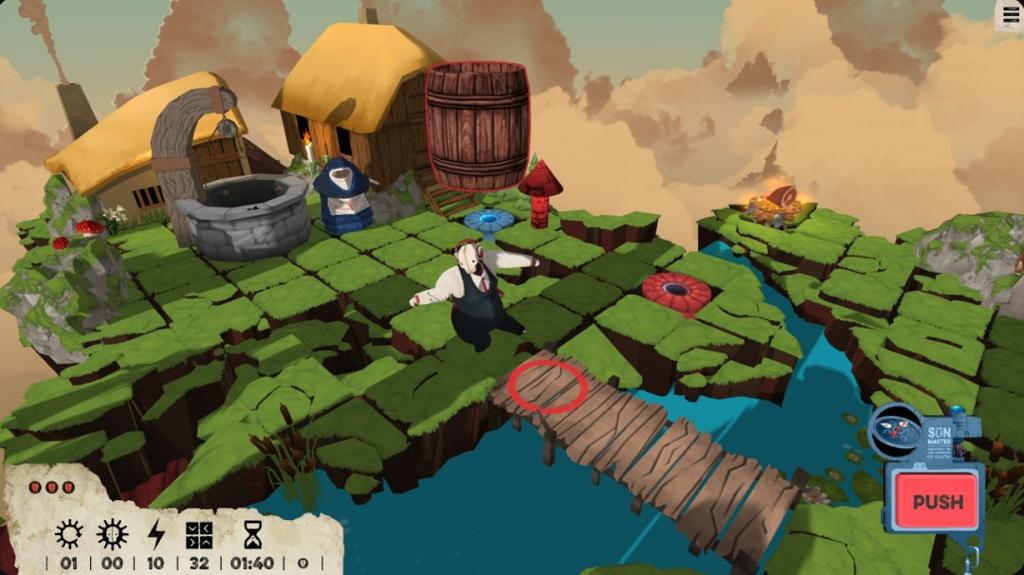Open the hamburger menu

point(1008,13)
